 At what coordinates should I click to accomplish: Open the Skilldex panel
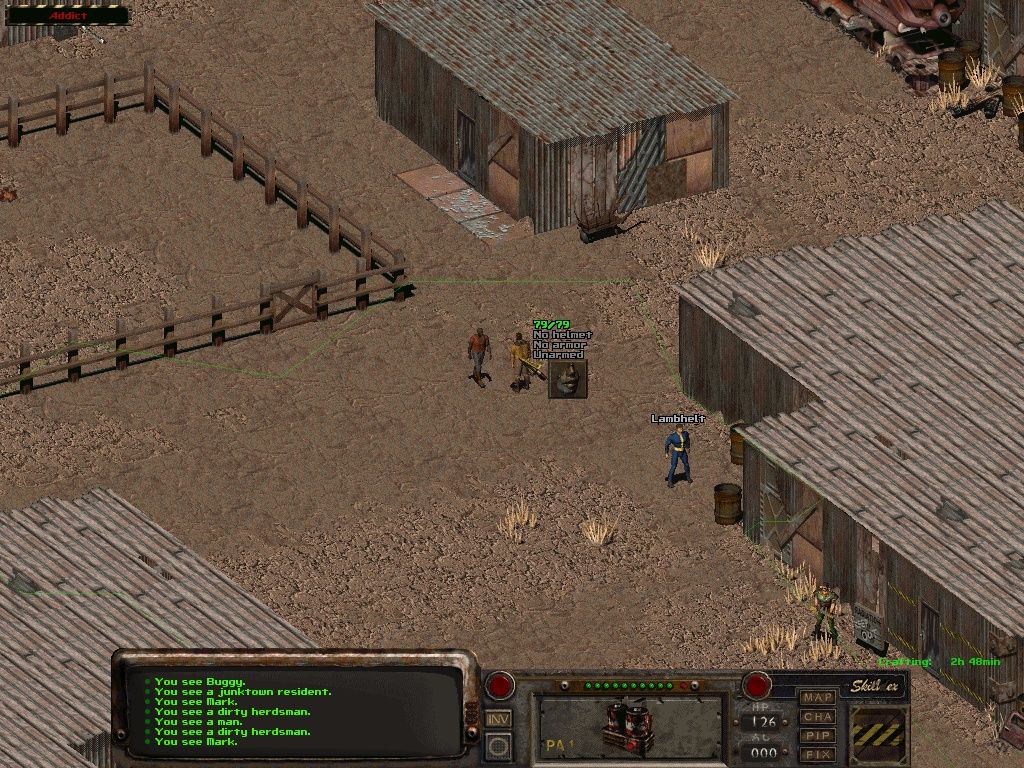877,686
